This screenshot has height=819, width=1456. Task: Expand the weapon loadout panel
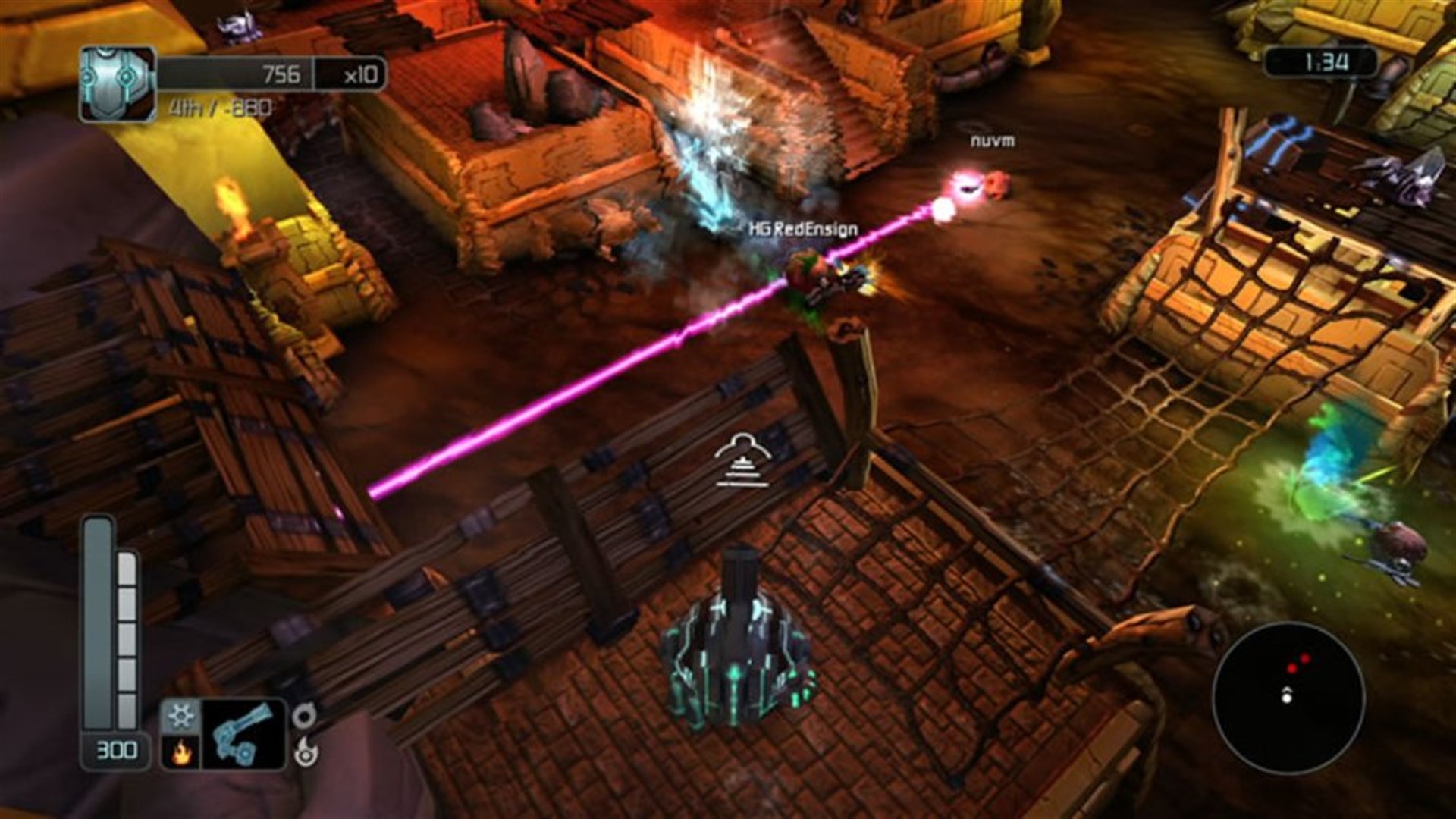pyautogui.click(x=227, y=732)
